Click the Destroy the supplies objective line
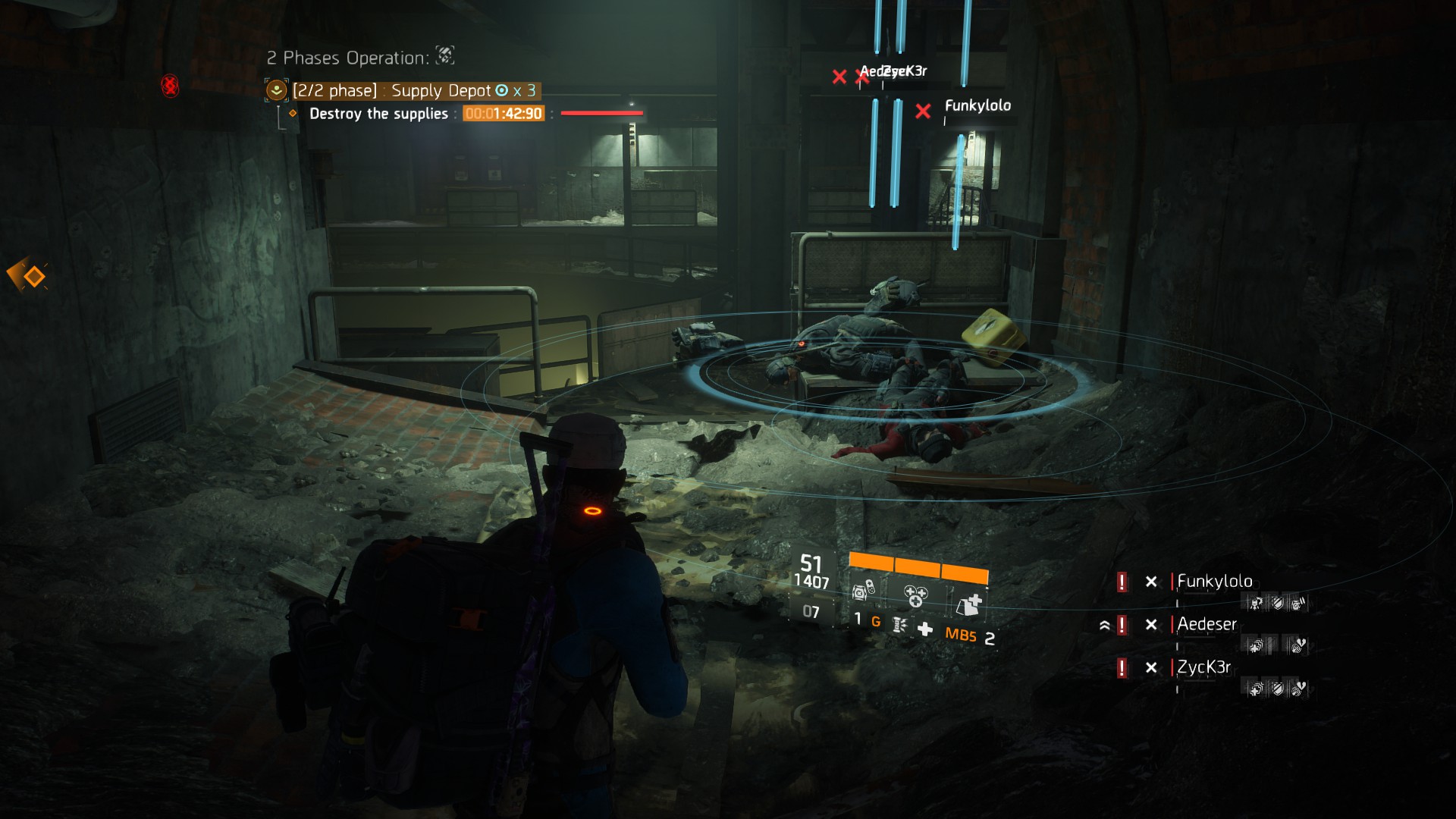The width and height of the screenshot is (1456, 819). [378, 114]
